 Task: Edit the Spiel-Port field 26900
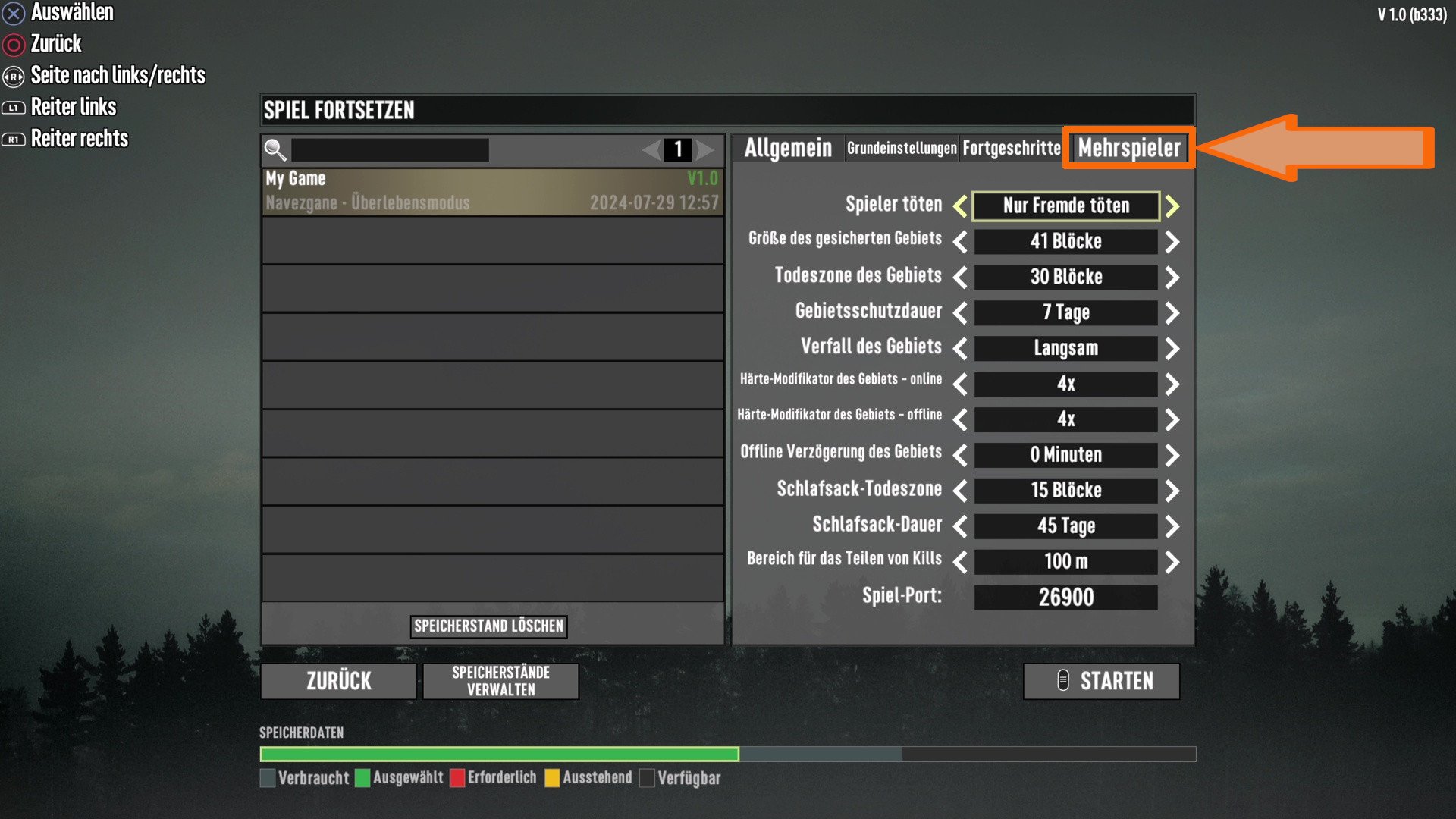click(1065, 598)
